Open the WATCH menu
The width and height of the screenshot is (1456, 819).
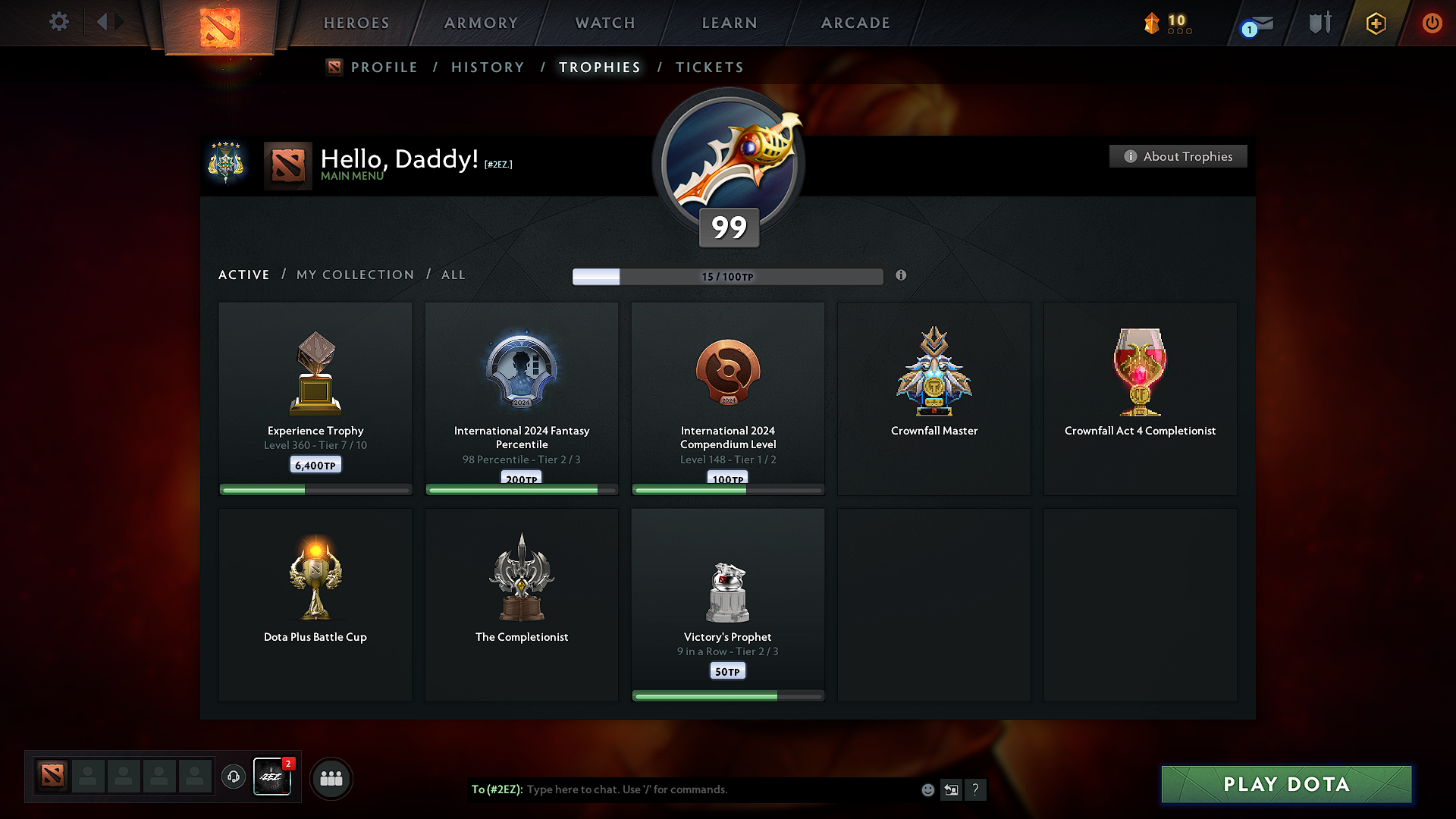click(x=604, y=23)
